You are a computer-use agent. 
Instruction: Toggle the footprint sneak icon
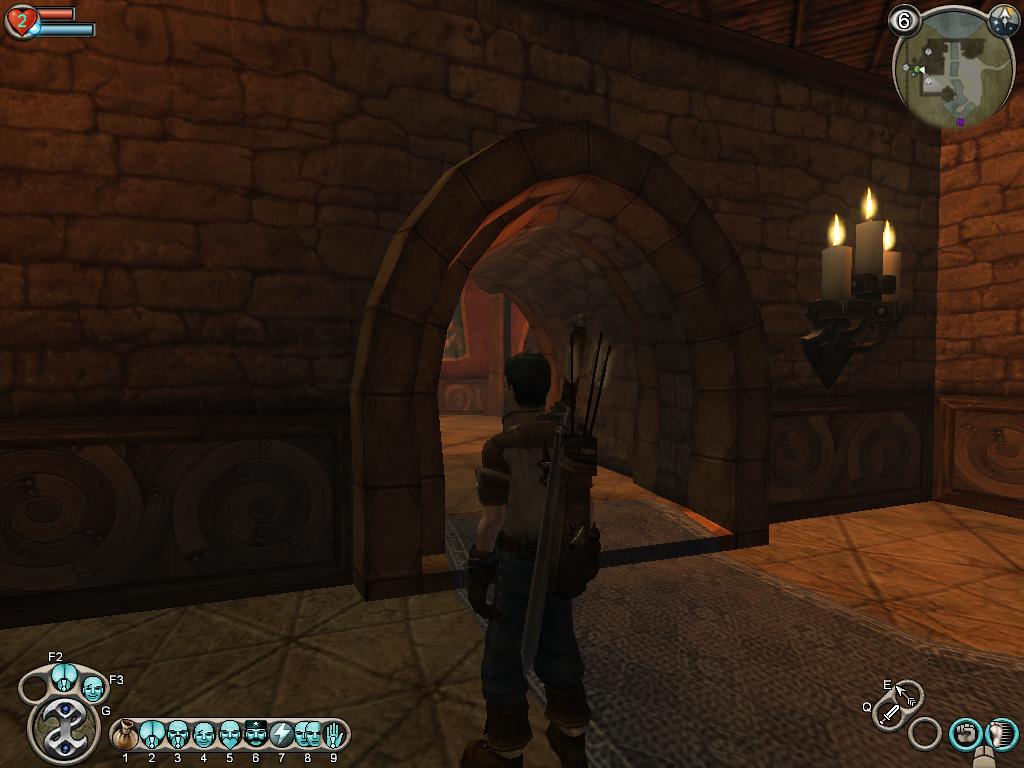click(1003, 734)
